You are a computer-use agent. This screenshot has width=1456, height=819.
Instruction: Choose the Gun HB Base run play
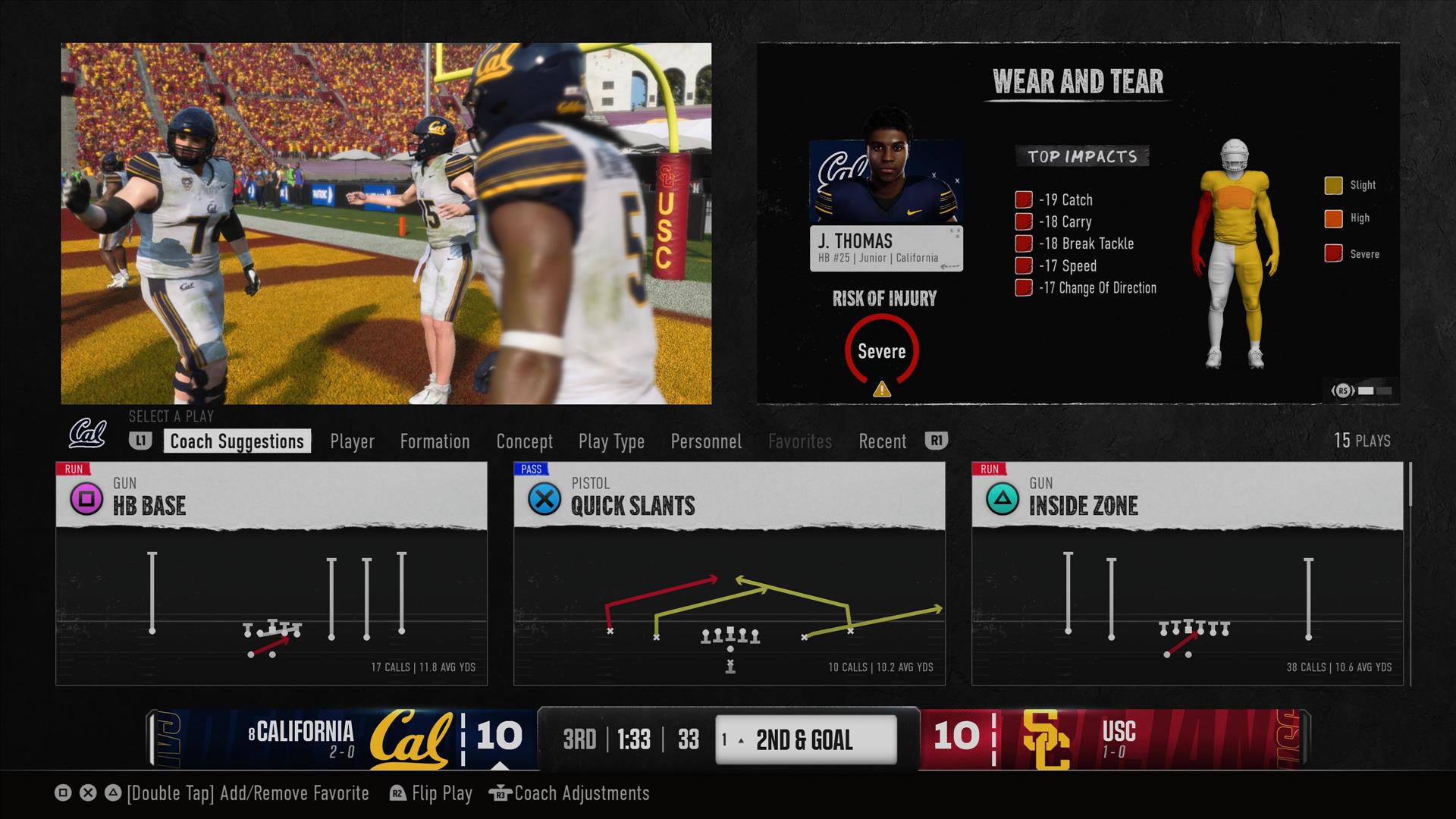[x=271, y=573]
